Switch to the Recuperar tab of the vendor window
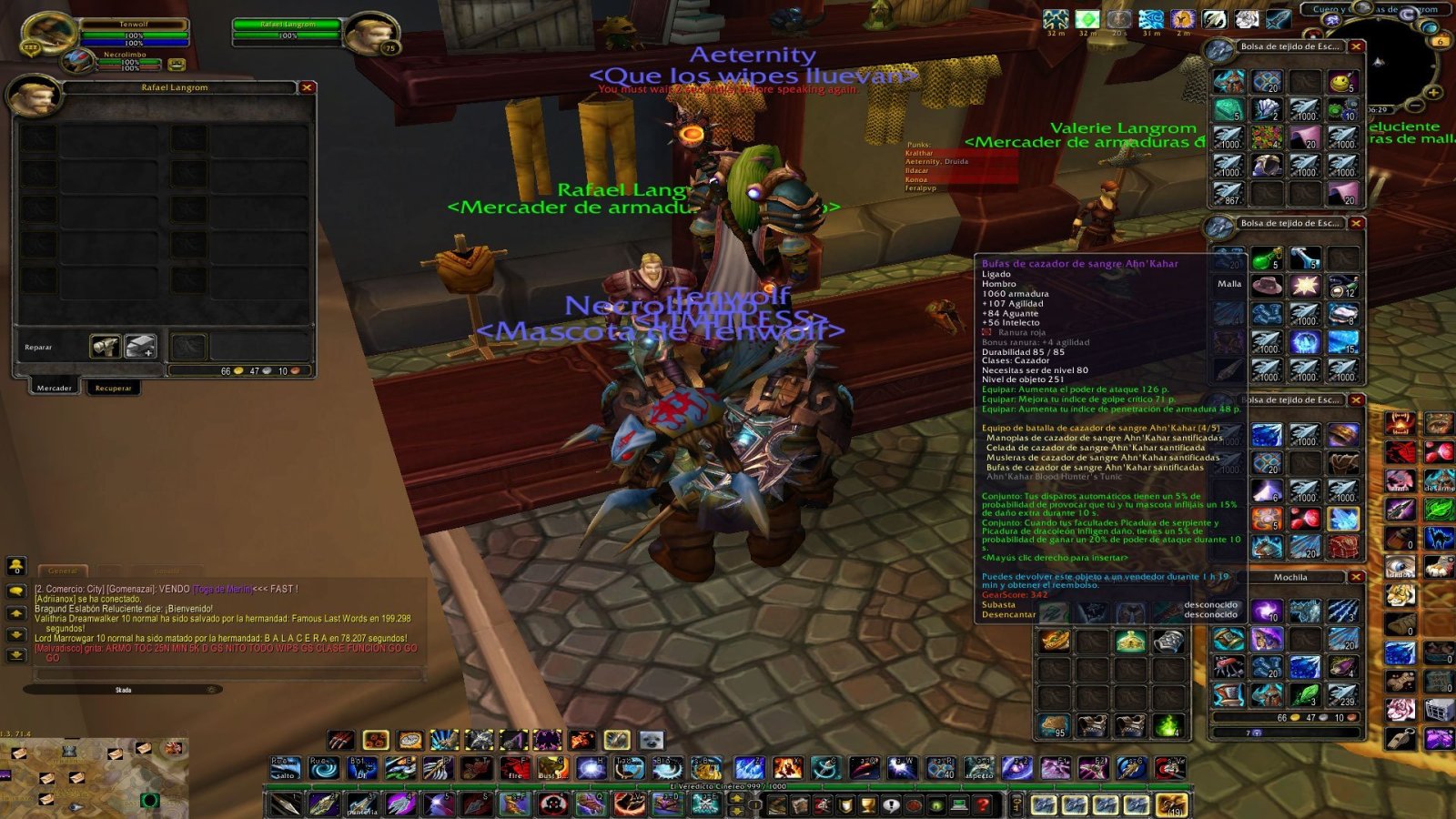1456x819 pixels. [114, 388]
